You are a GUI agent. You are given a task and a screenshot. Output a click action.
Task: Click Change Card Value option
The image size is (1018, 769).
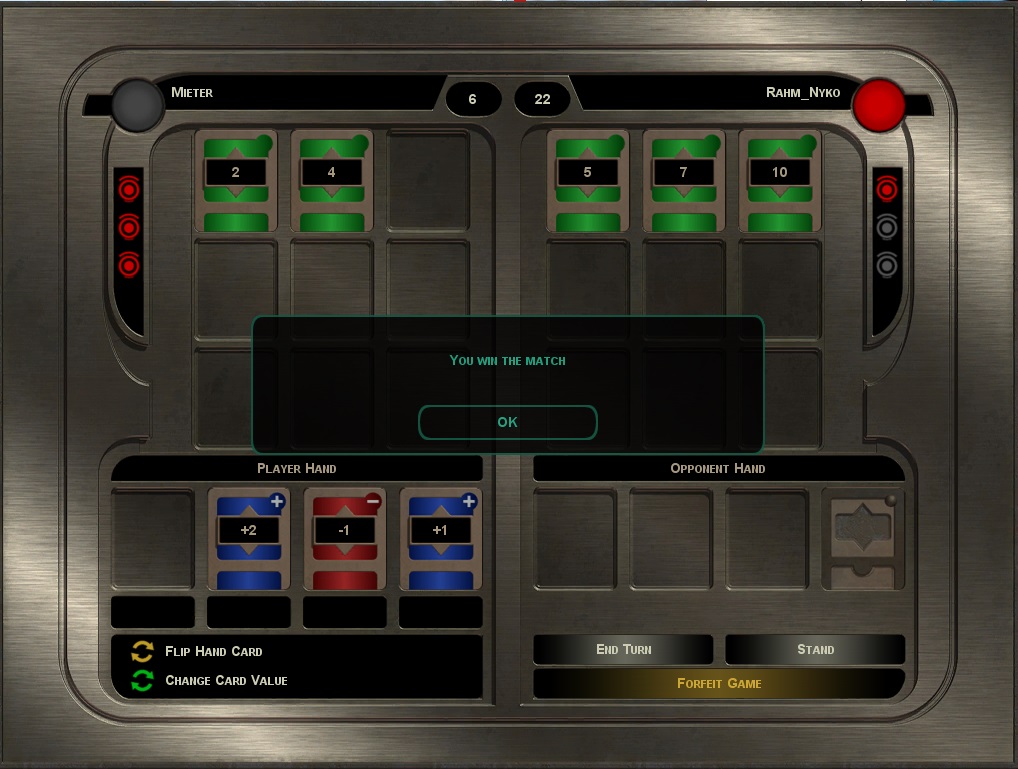(225, 680)
